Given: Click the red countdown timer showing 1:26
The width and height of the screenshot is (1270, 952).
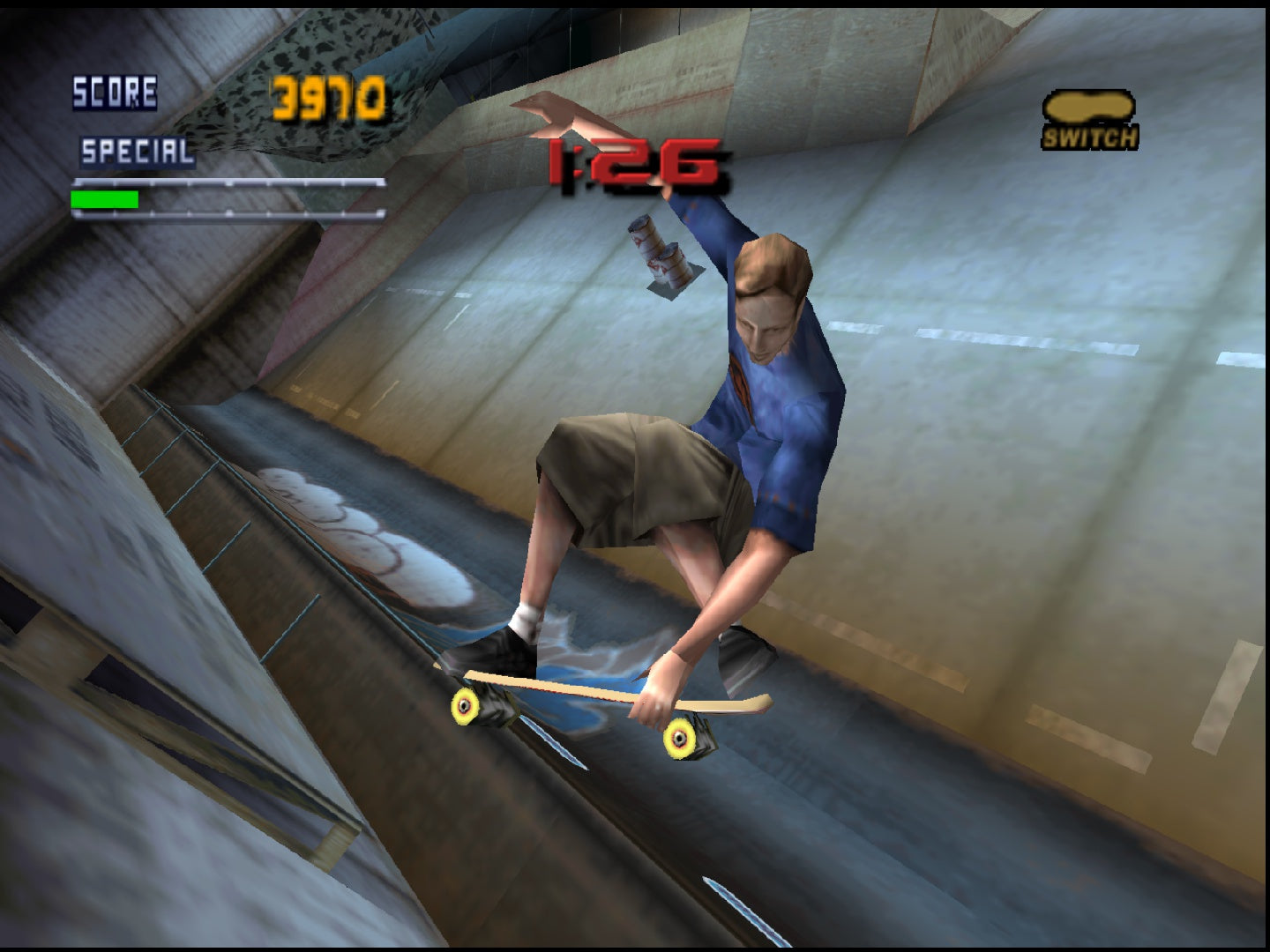Looking at the screenshot, I should (x=633, y=161).
